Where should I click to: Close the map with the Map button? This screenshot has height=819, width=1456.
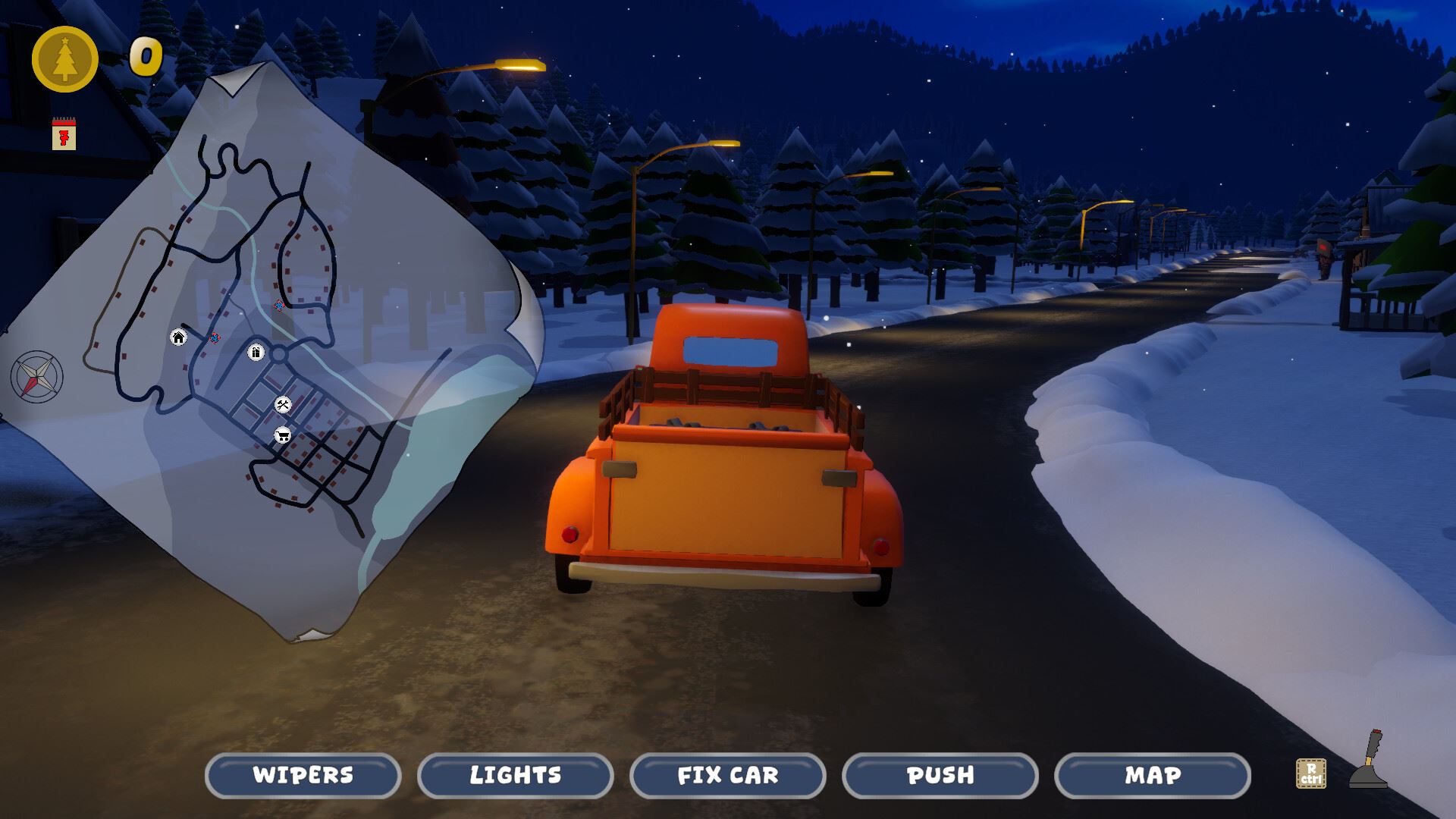(1152, 775)
